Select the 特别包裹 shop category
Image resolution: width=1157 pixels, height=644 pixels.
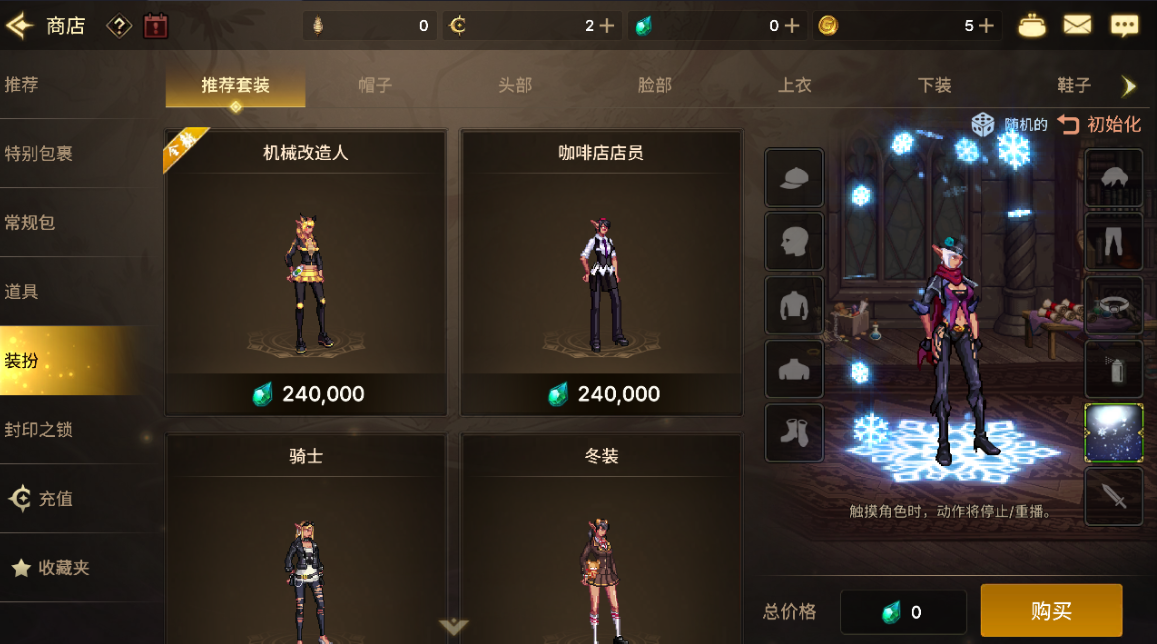tap(40, 153)
